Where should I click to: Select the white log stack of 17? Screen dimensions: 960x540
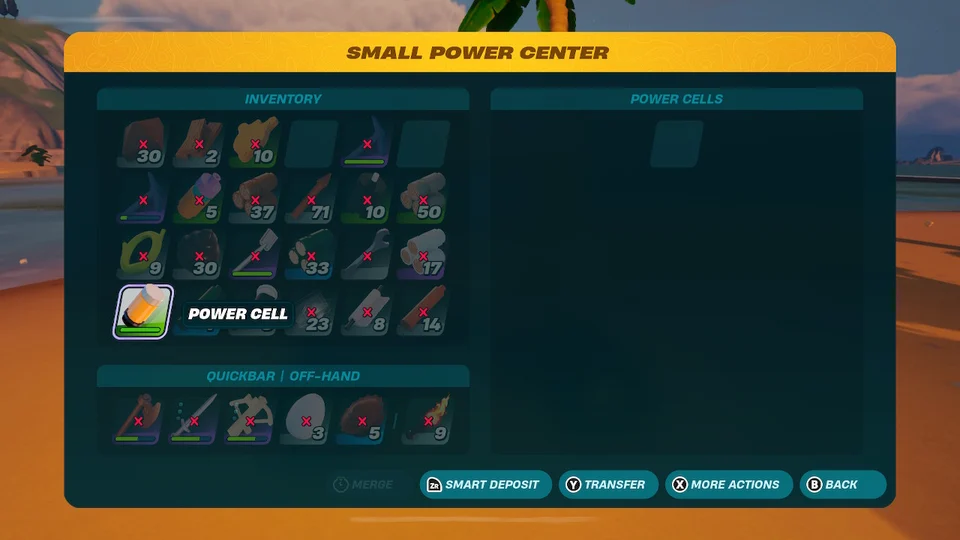(x=422, y=255)
